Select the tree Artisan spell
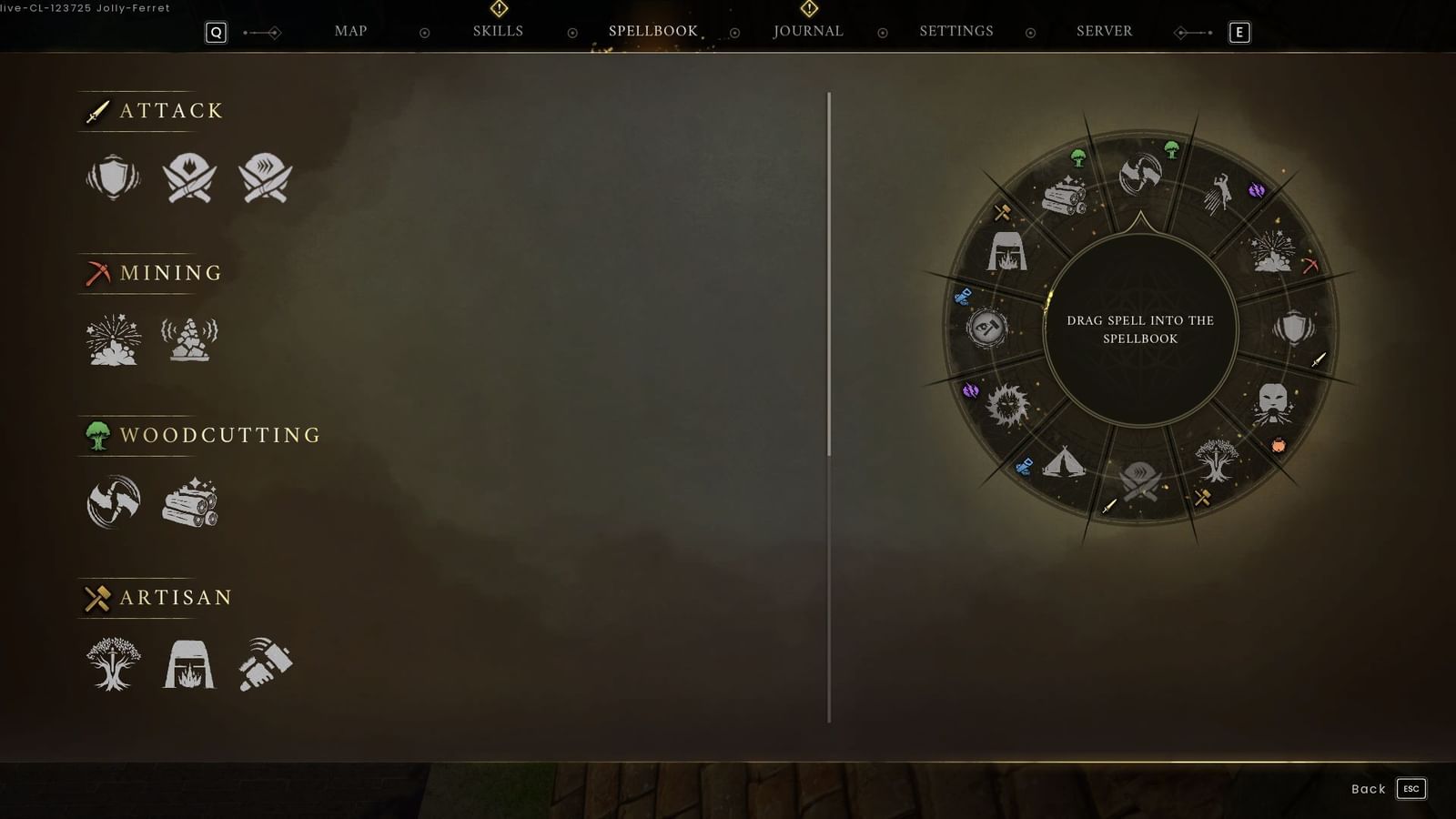Viewport: 1456px width, 819px height. tap(112, 664)
